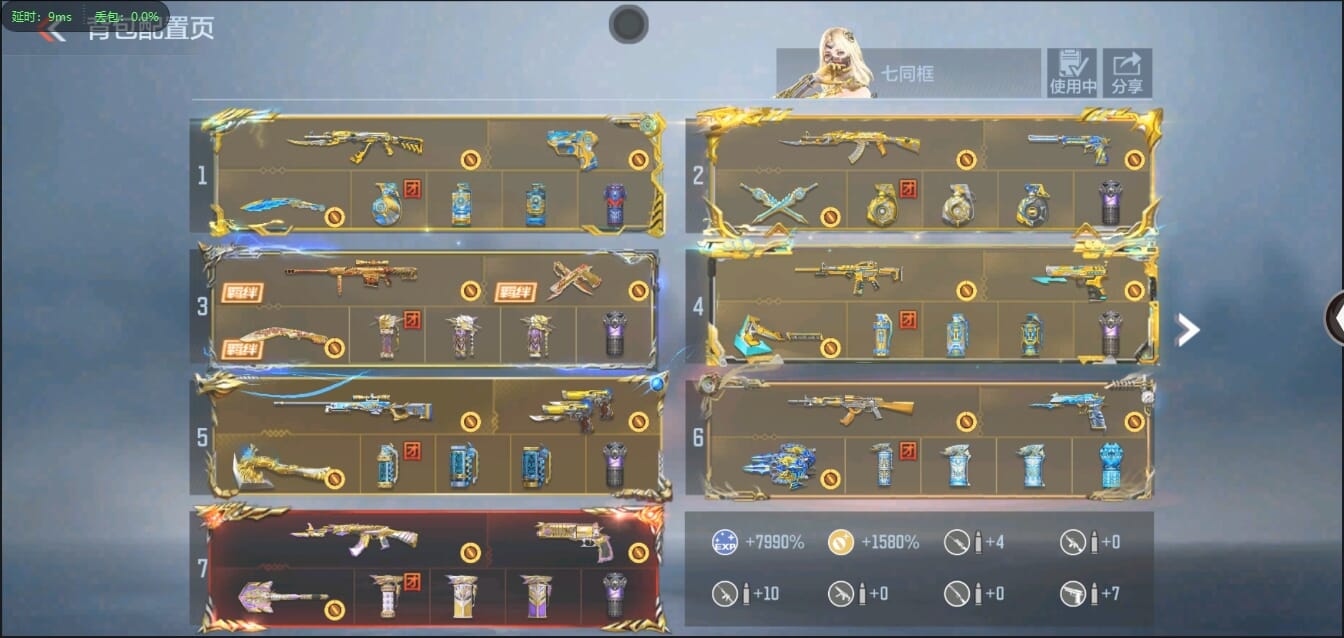Open the 分享 share button

pyautogui.click(x=1127, y=73)
